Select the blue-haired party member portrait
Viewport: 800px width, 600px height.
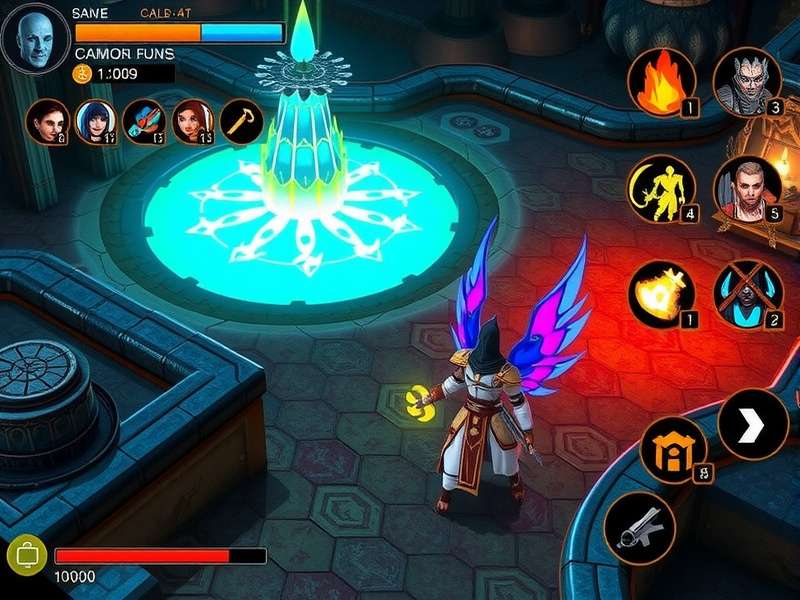point(96,121)
